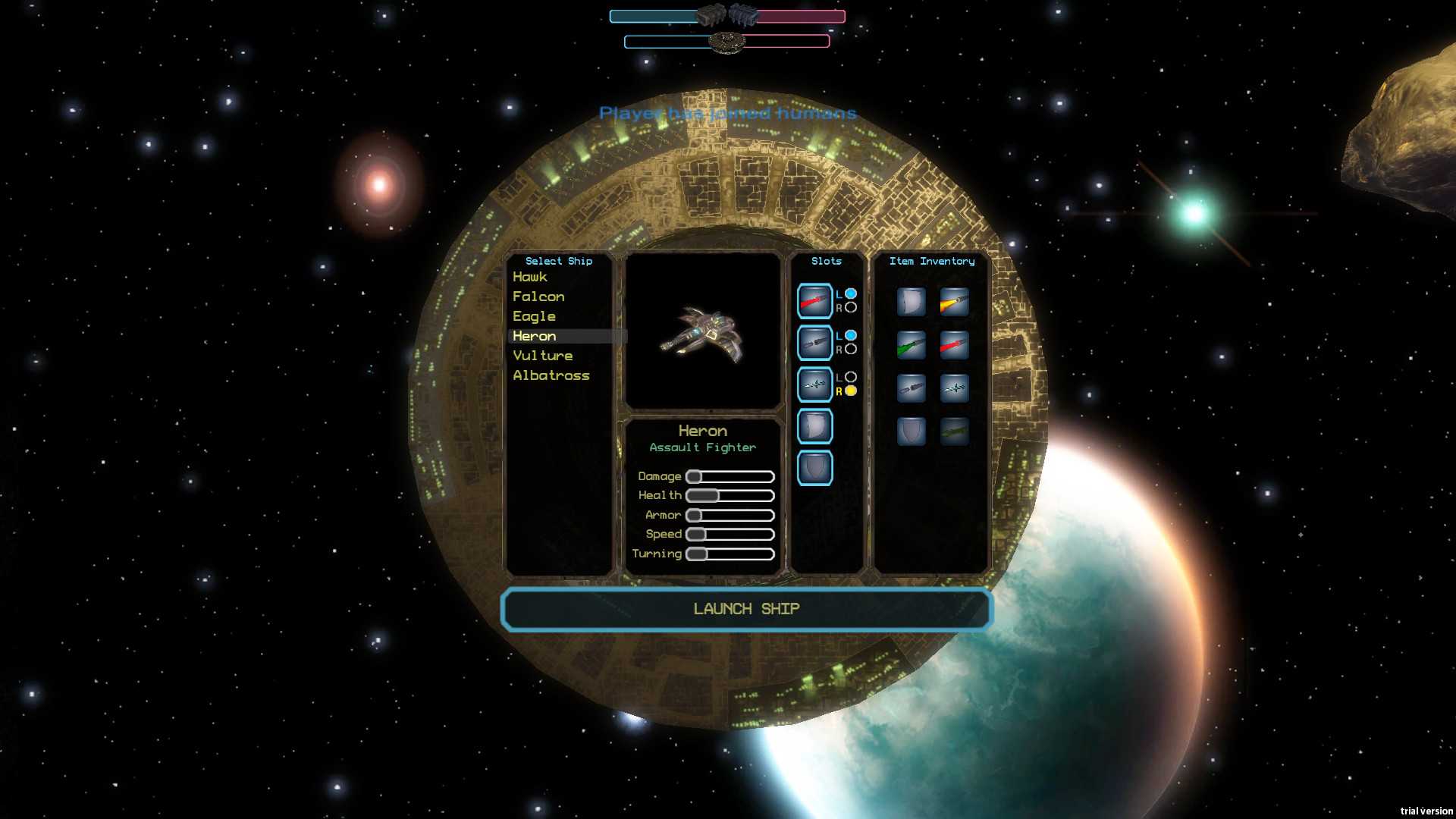Switch to the Vulture ship
The image size is (1456, 819).
pyautogui.click(x=542, y=356)
